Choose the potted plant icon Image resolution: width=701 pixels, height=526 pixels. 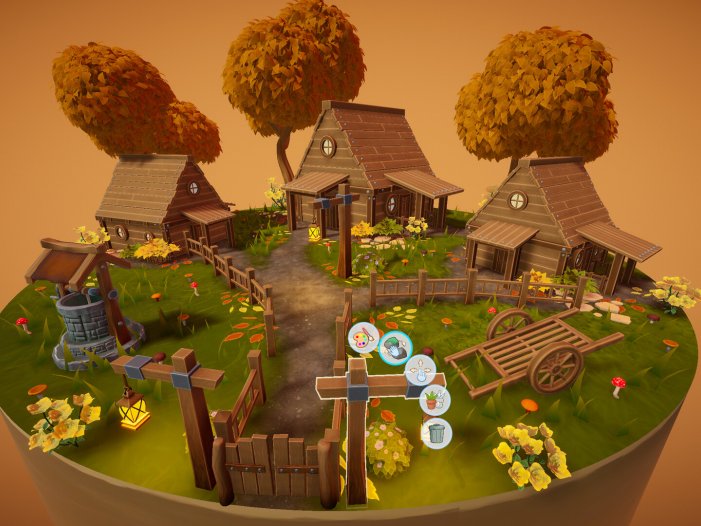(x=435, y=401)
